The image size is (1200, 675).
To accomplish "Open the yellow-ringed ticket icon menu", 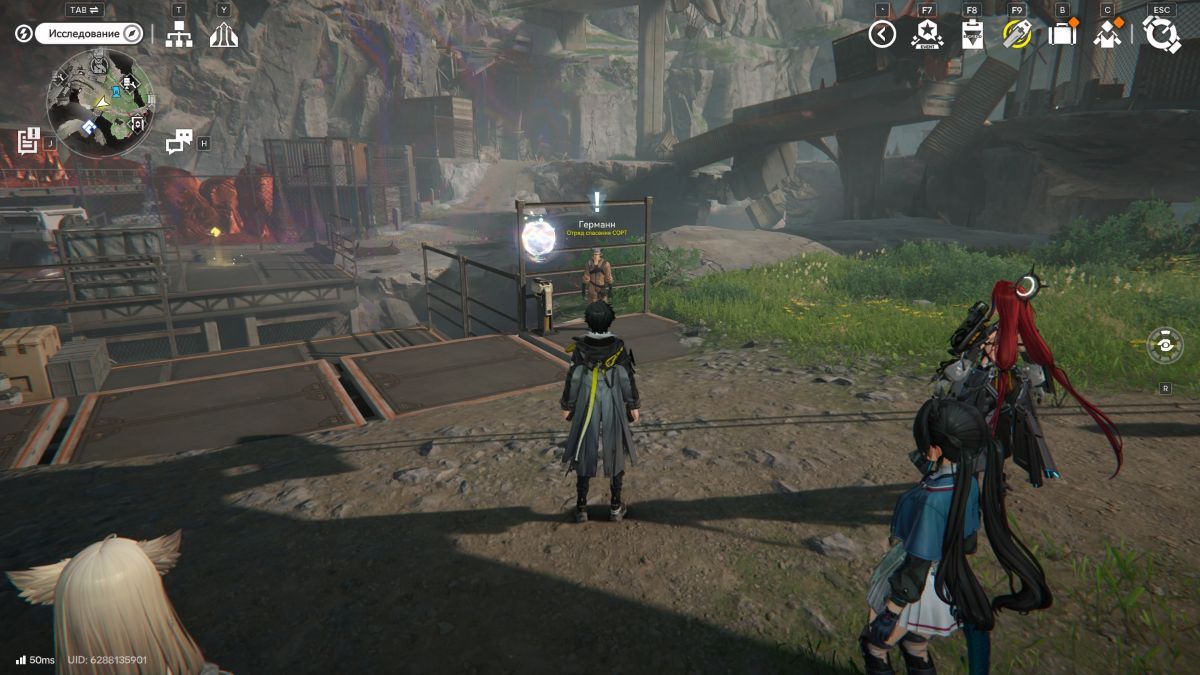I will pyautogui.click(x=1017, y=34).
